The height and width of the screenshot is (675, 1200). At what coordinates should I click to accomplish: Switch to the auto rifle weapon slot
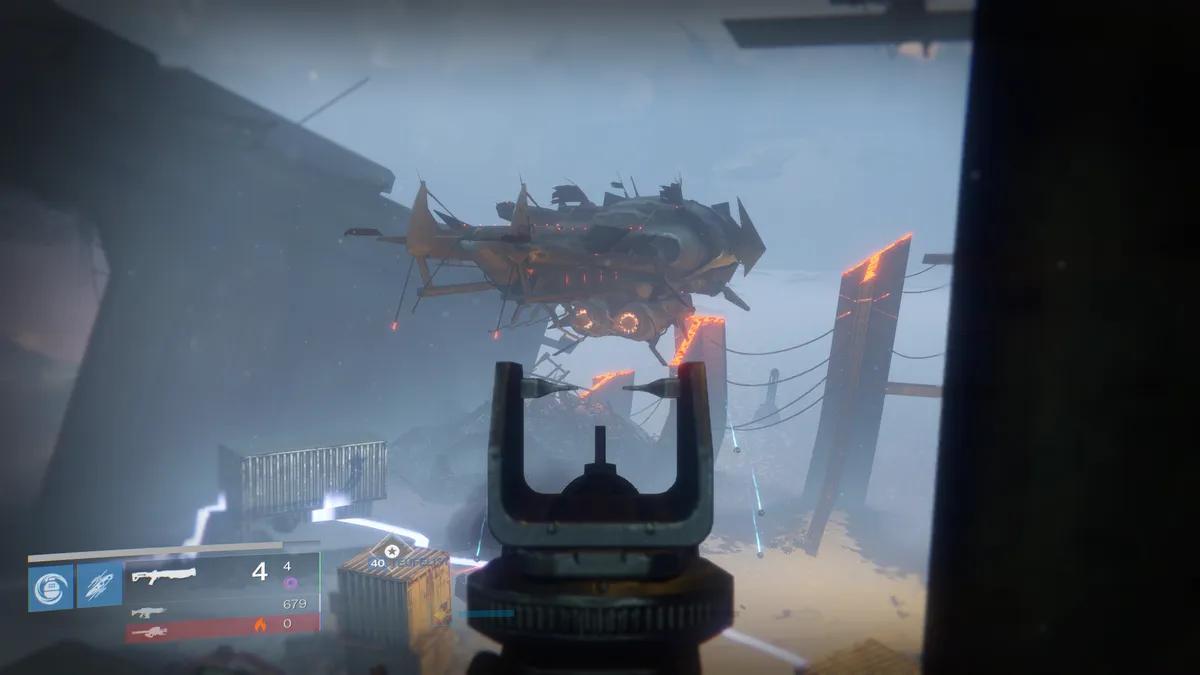148,612
